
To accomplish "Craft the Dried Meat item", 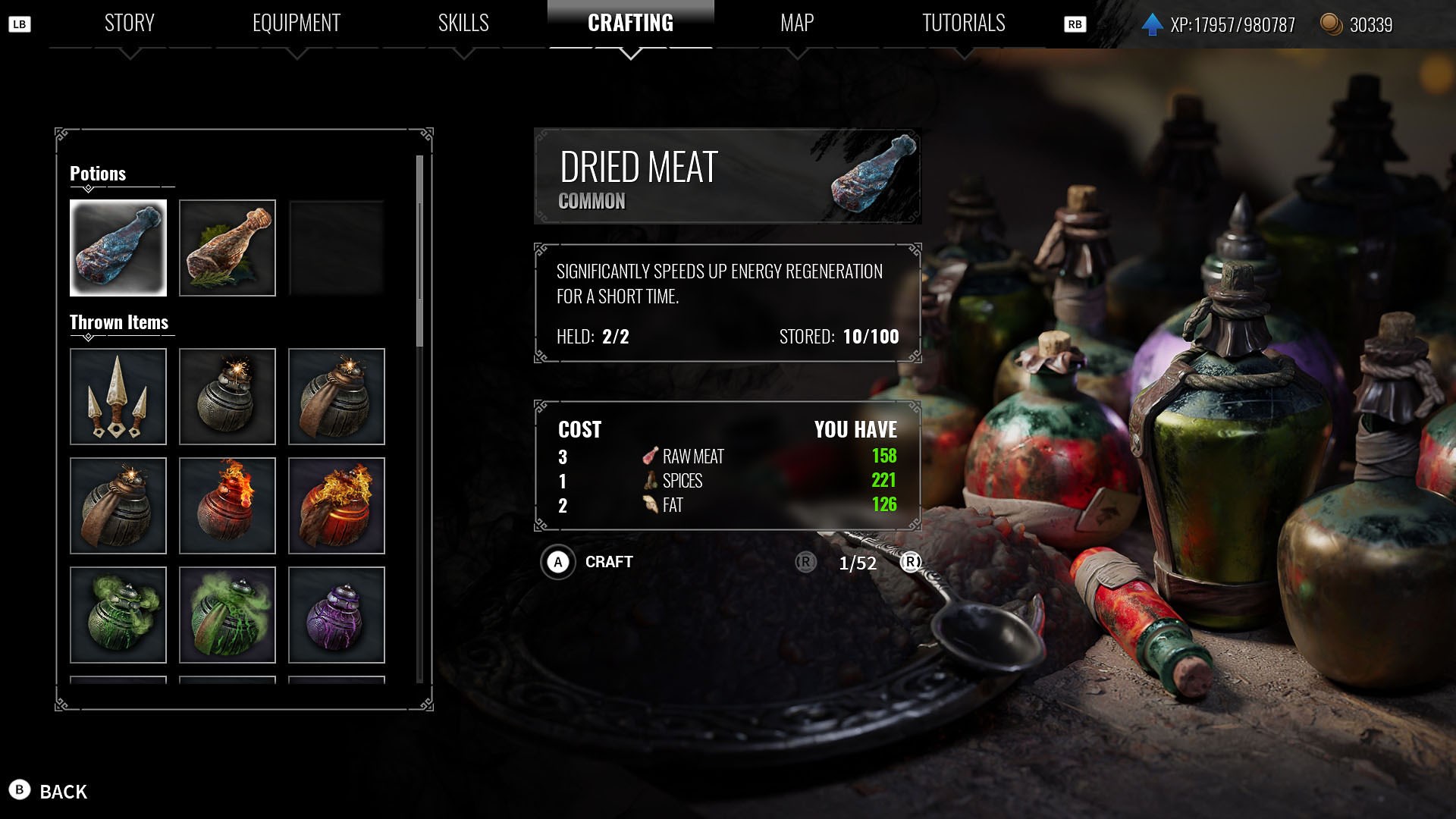I will [x=558, y=563].
